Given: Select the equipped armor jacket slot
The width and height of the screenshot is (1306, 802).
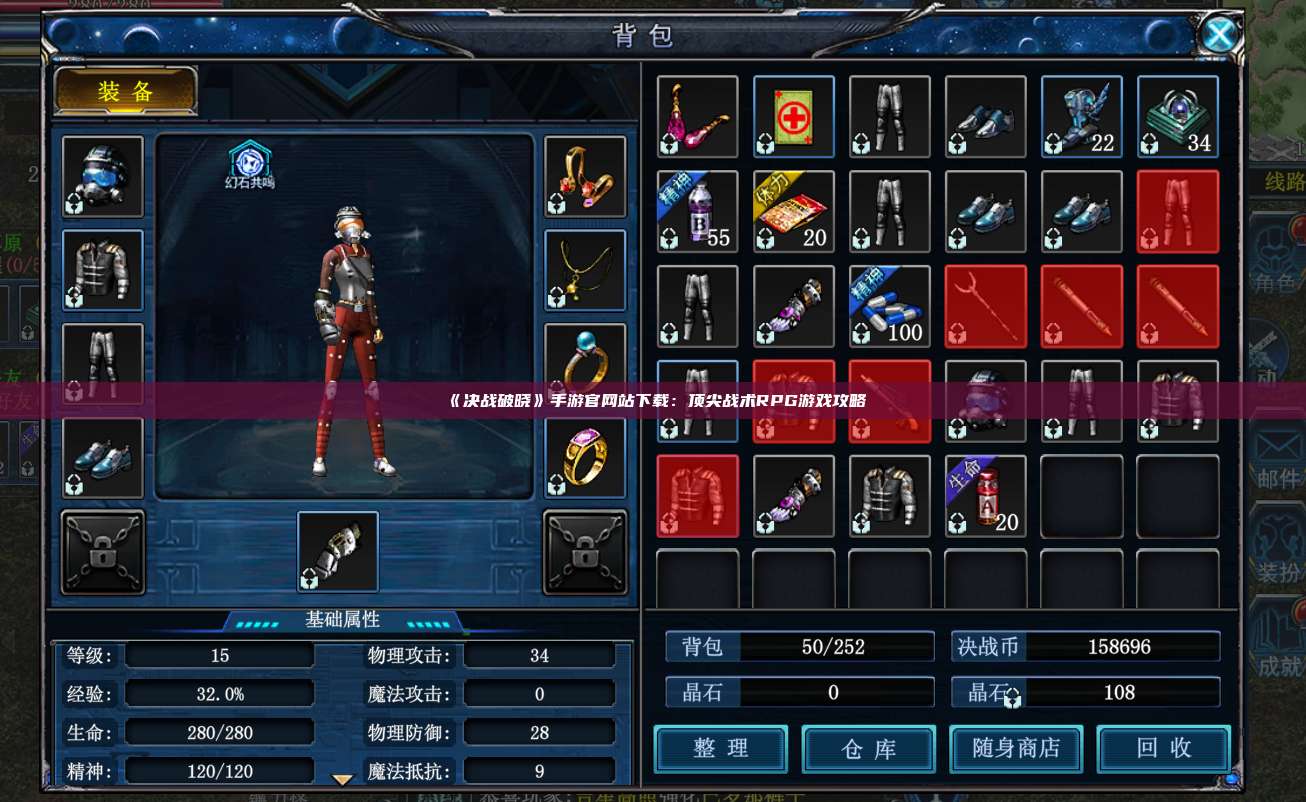Looking at the screenshot, I should tap(103, 270).
